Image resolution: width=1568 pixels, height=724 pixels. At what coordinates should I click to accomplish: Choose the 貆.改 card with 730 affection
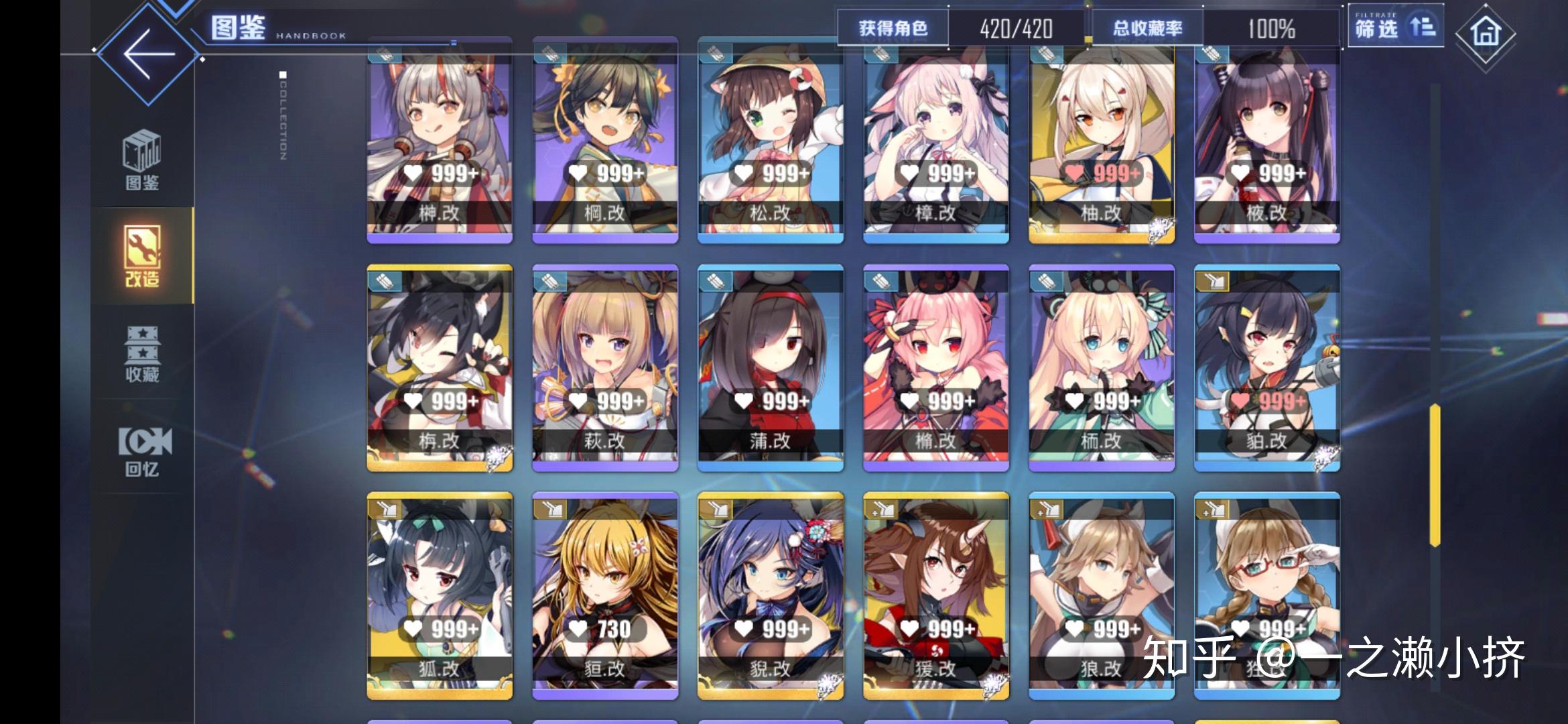605,595
